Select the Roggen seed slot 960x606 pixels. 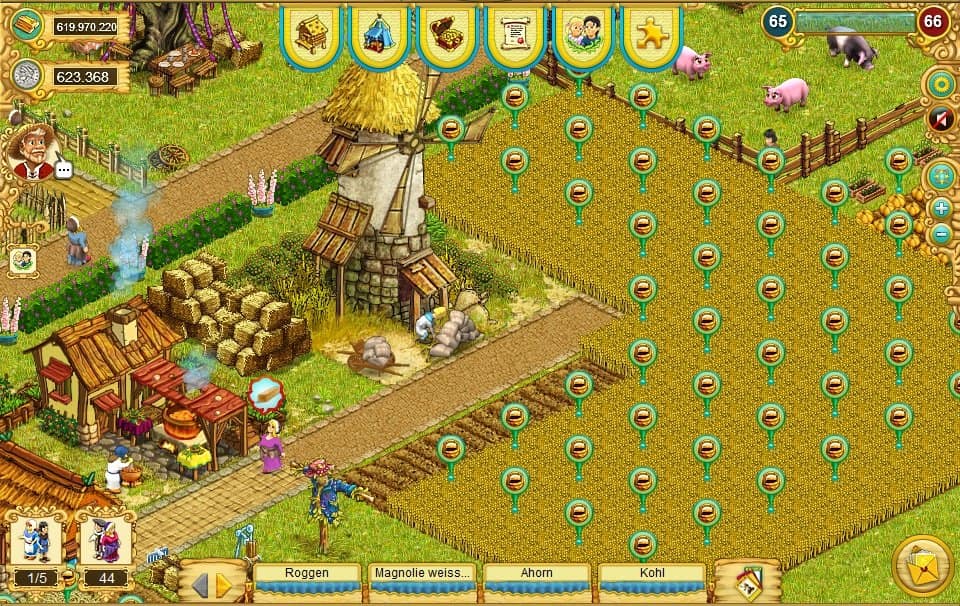[307, 575]
